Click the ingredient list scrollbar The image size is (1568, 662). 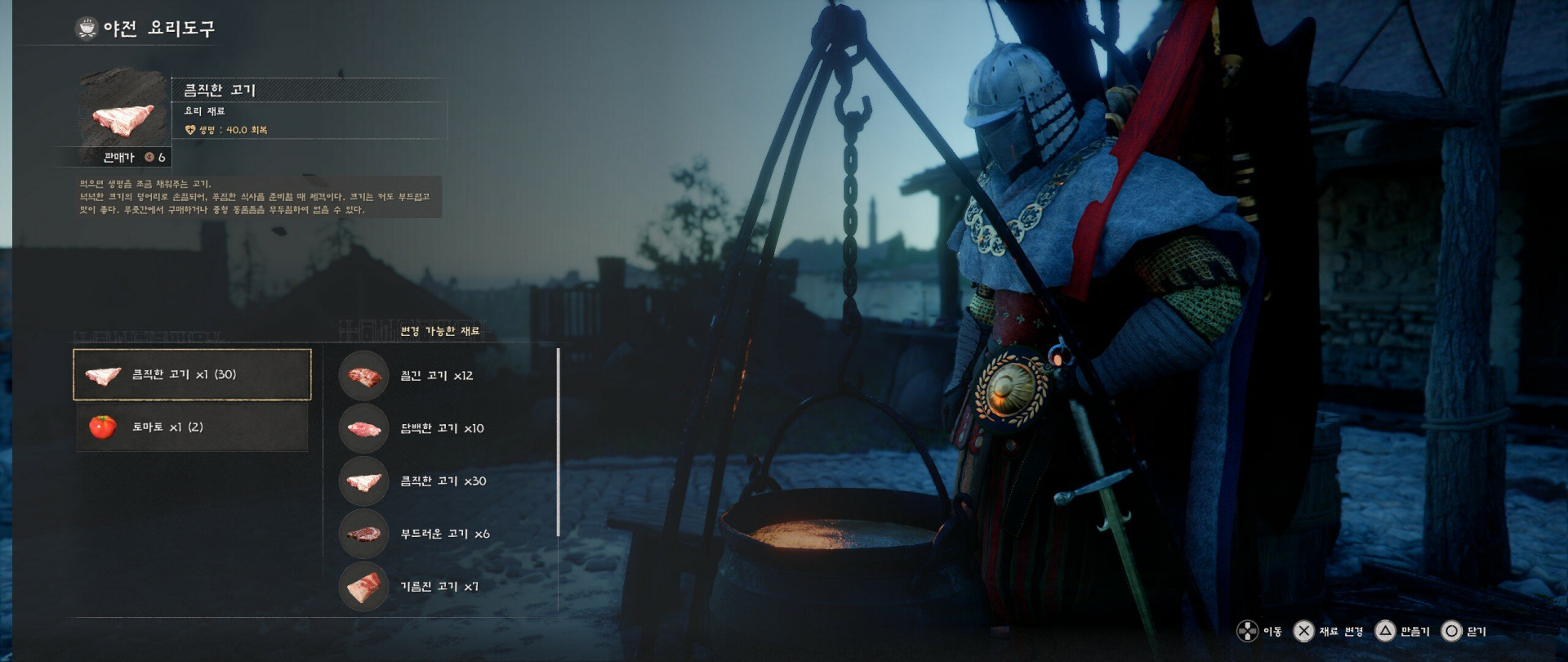pos(558,442)
